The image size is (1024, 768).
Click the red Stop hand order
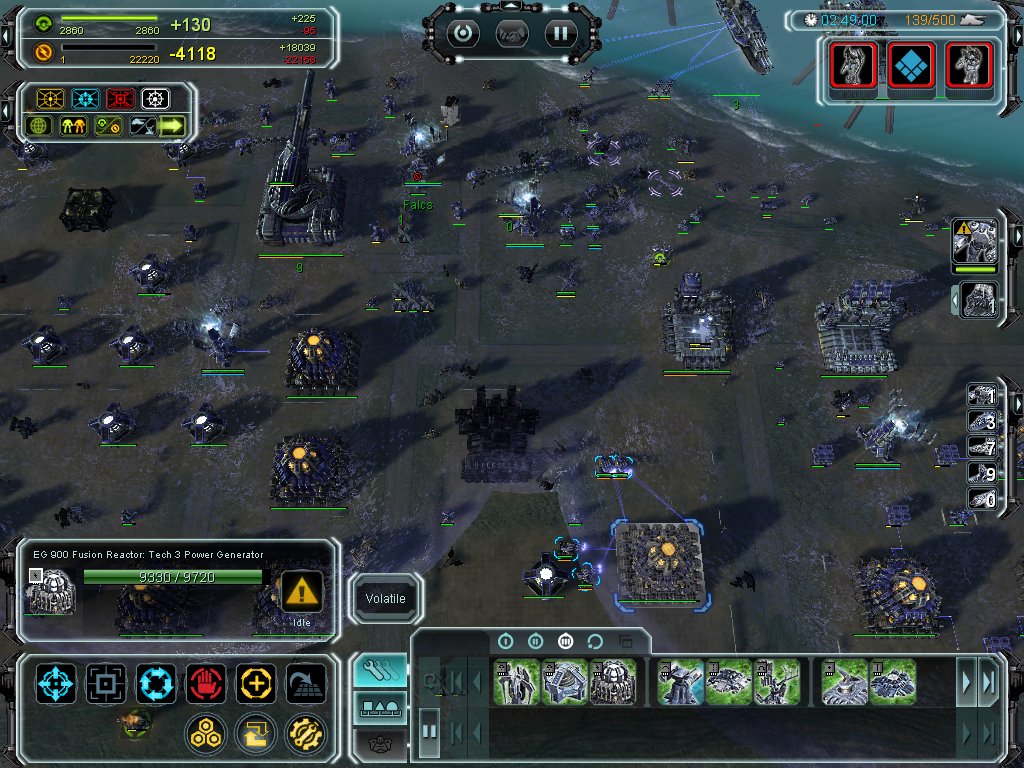206,684
